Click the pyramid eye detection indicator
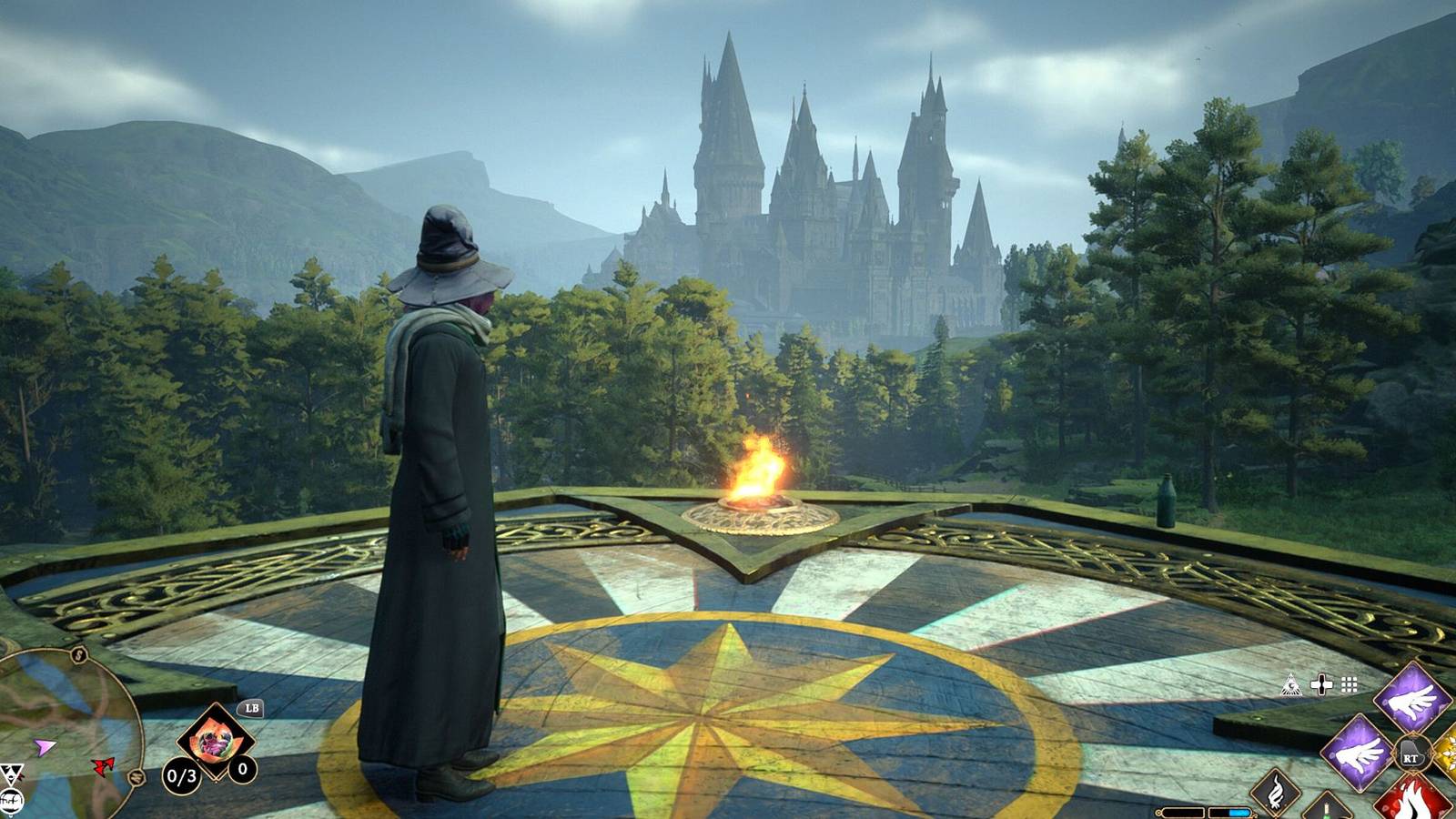This screenshot has width=1456, height=819. 1291,683
